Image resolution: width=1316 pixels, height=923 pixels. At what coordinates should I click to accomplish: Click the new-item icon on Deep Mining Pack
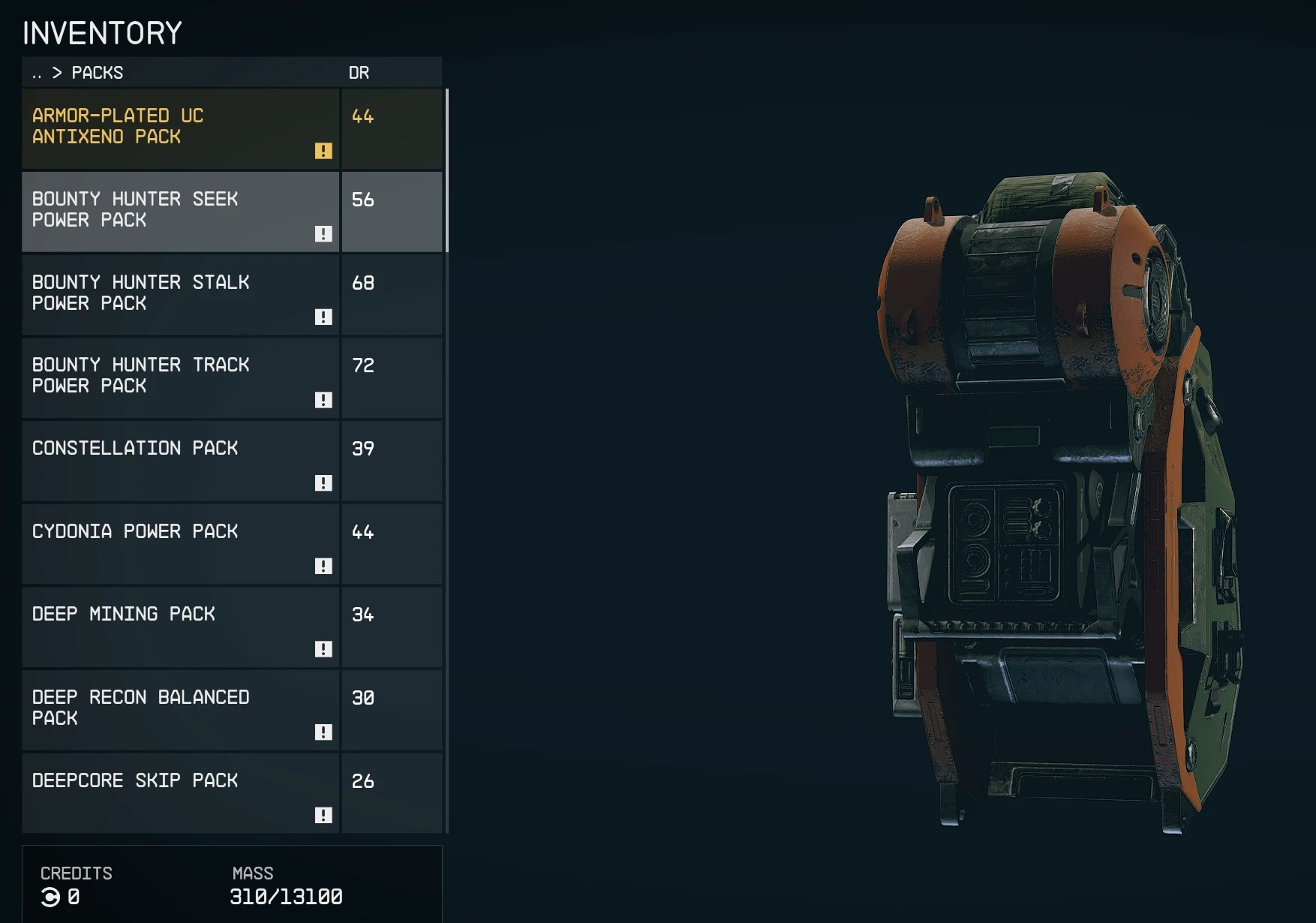[324, 649]
